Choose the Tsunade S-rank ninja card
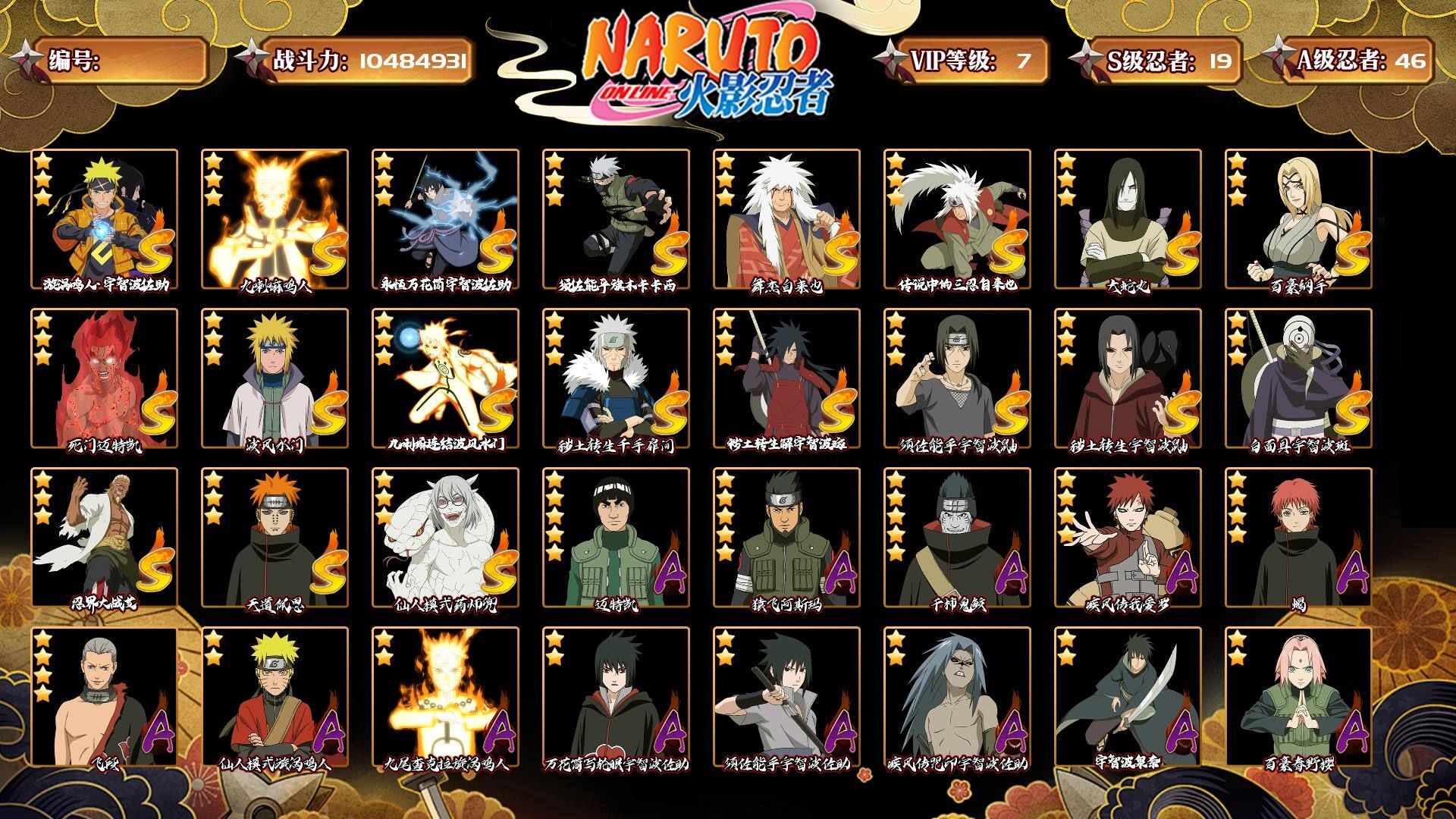 1298,219
